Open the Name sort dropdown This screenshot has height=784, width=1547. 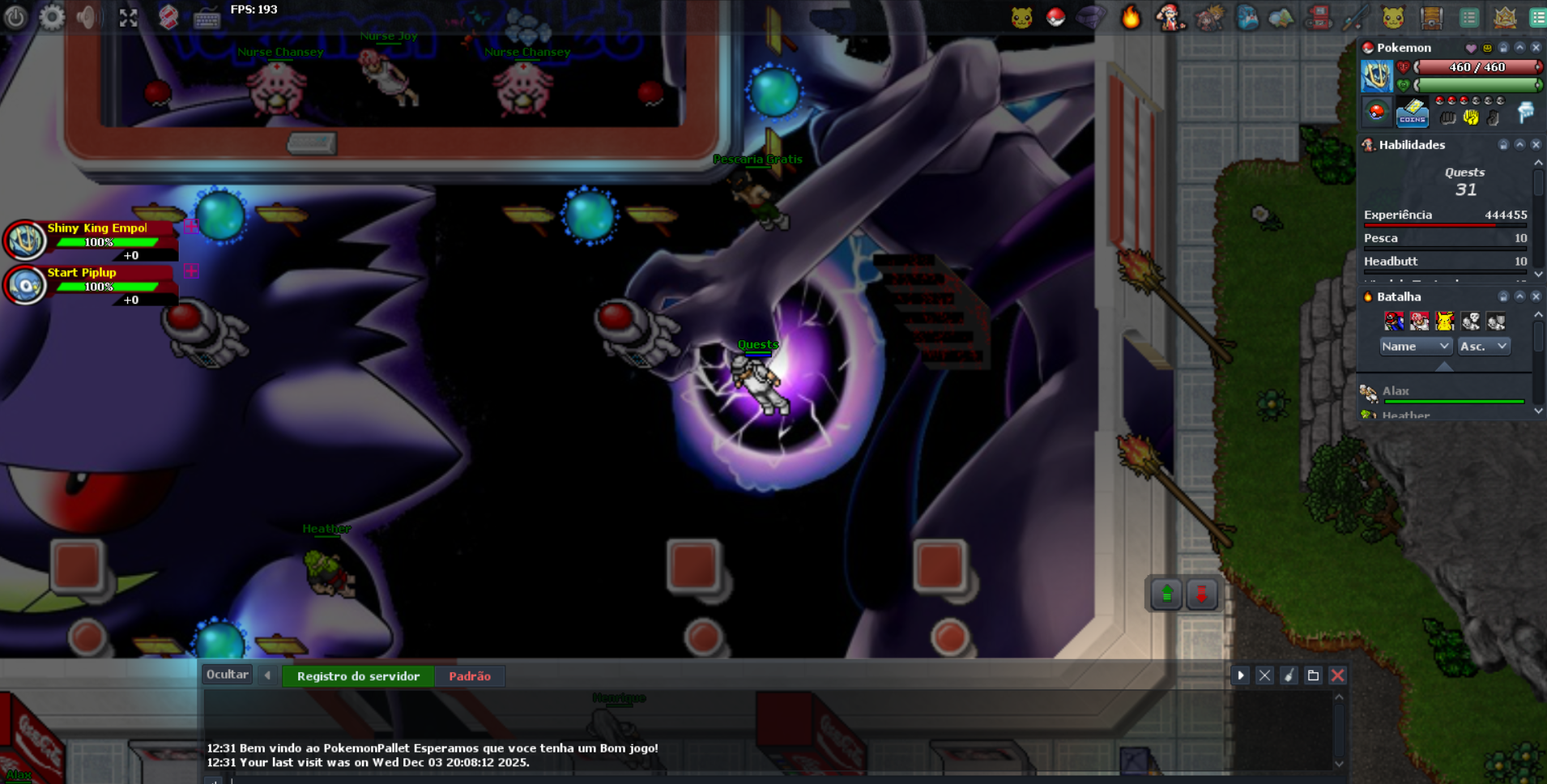click(1415, 347)
